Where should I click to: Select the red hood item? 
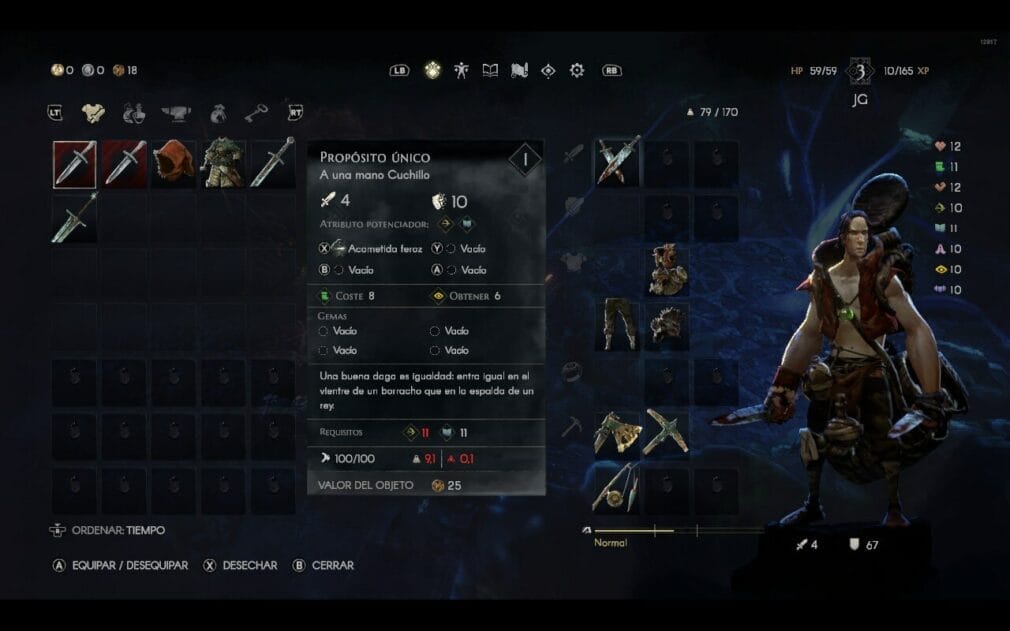coord(174,164)
